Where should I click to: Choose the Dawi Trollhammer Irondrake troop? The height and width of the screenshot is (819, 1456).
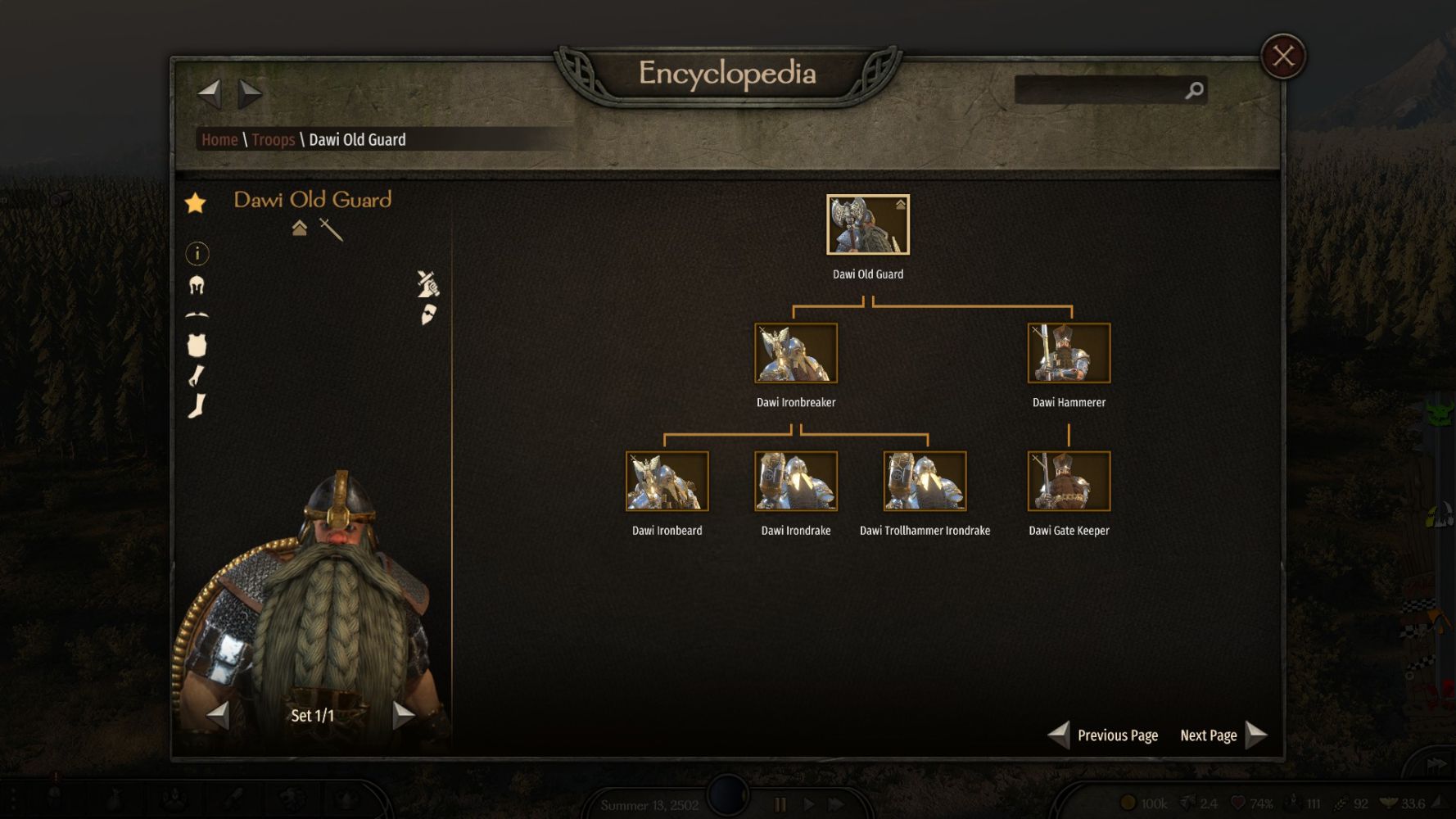pyautogui.click(x=925, y=482)
